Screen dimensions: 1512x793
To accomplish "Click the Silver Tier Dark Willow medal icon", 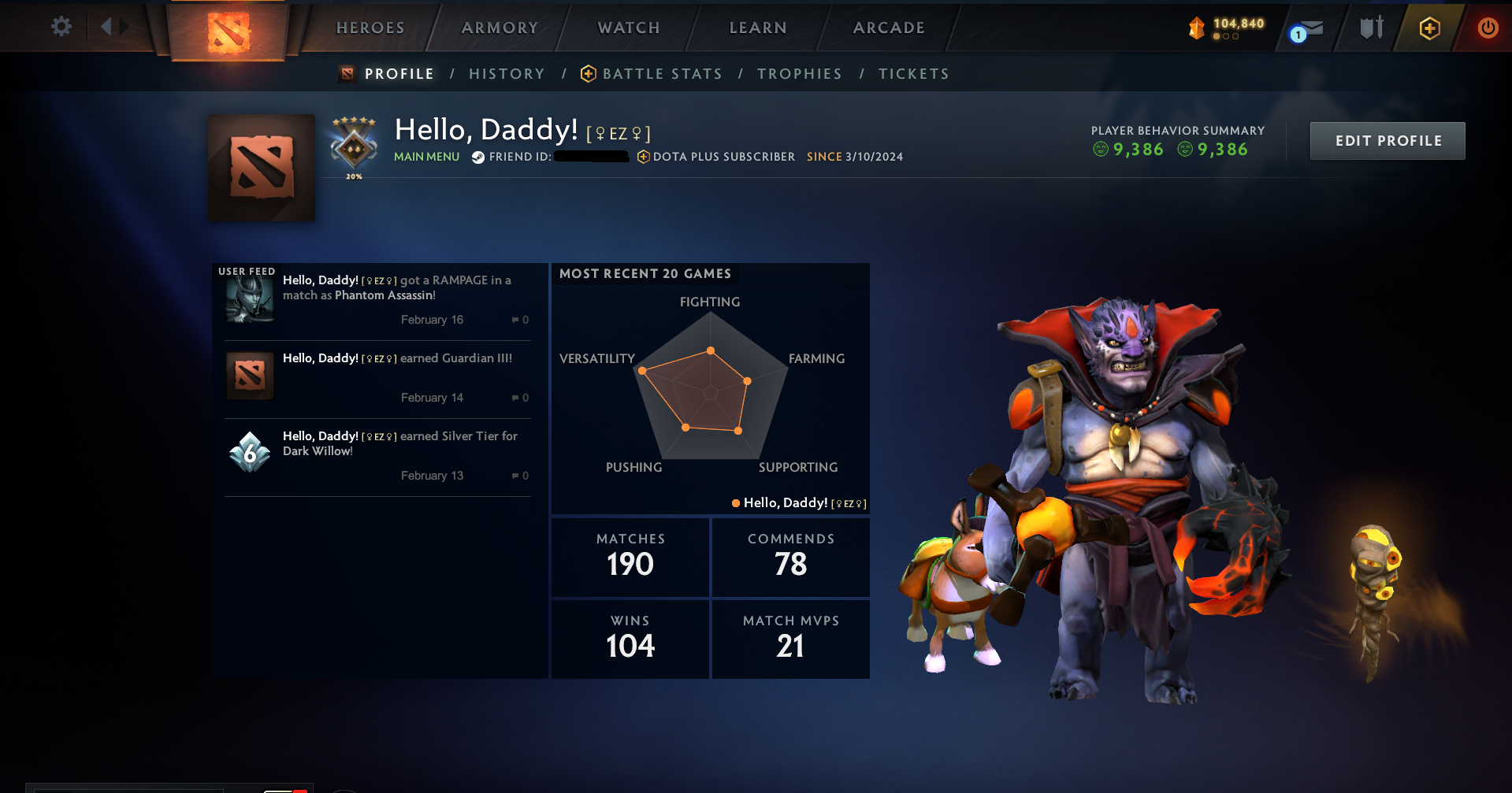I will tap(250, 451).
